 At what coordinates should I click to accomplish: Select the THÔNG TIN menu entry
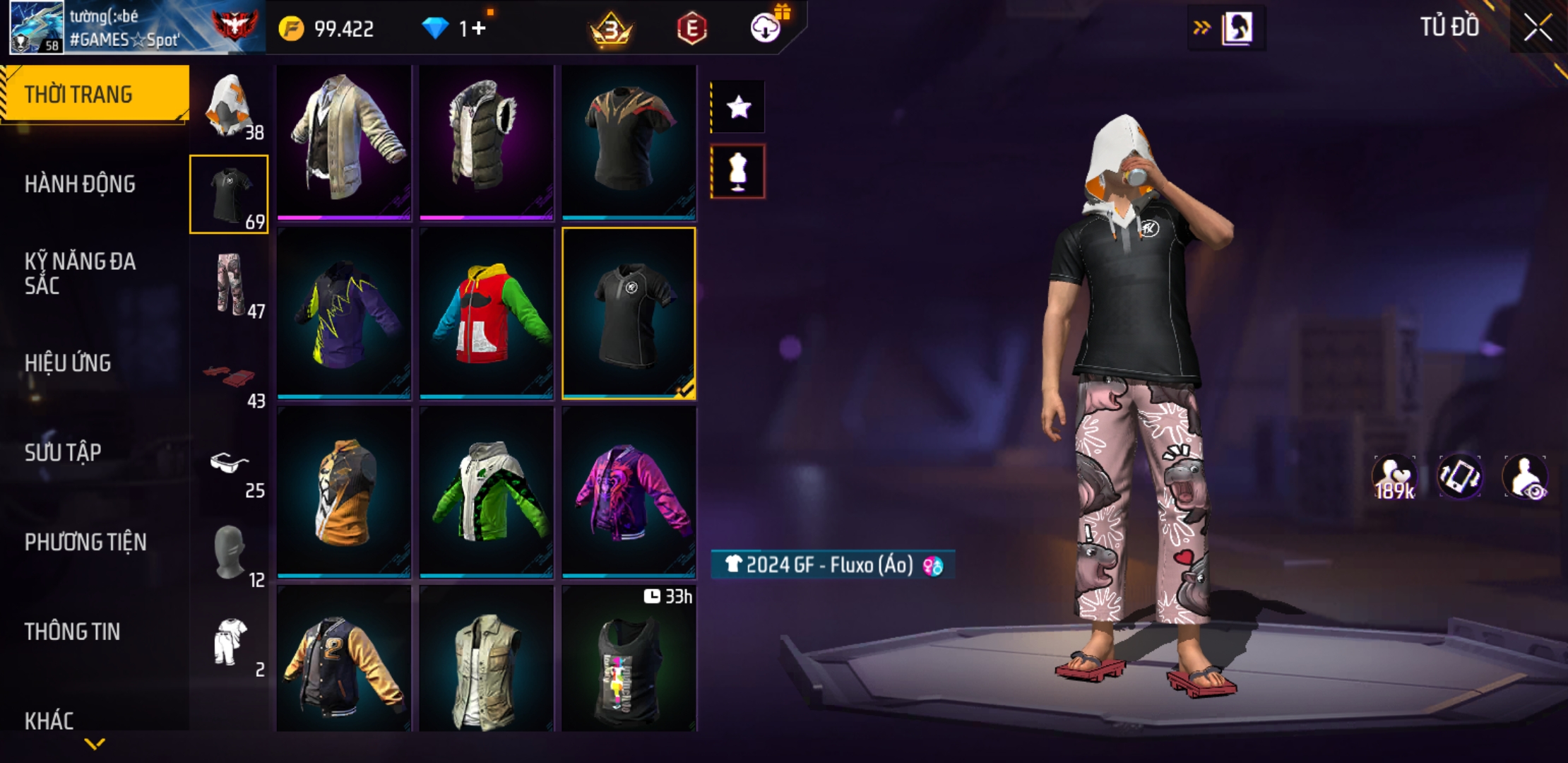(72, 632)
